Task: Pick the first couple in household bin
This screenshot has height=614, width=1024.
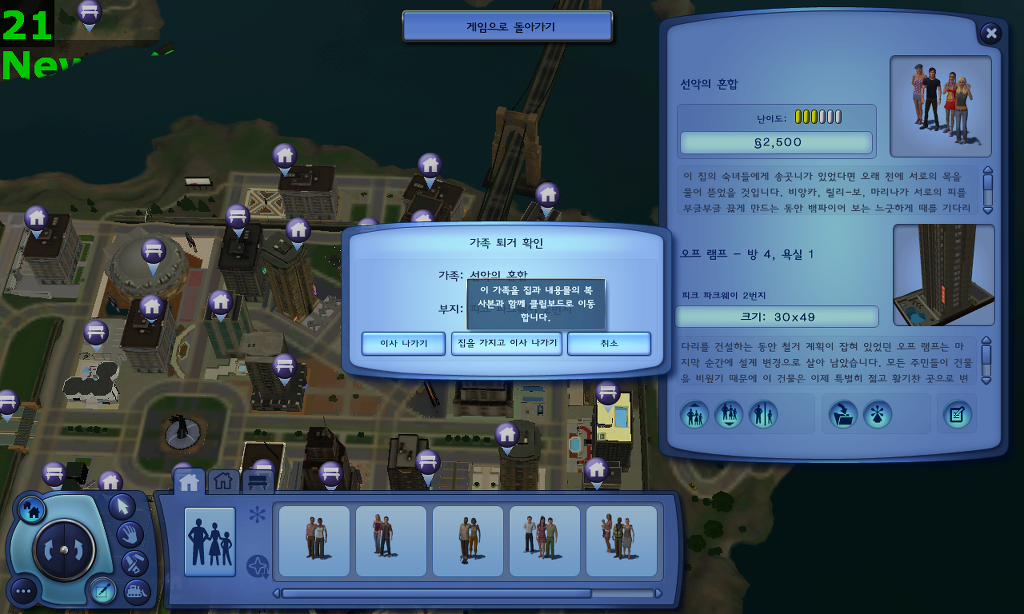Action: click(314, 540)
